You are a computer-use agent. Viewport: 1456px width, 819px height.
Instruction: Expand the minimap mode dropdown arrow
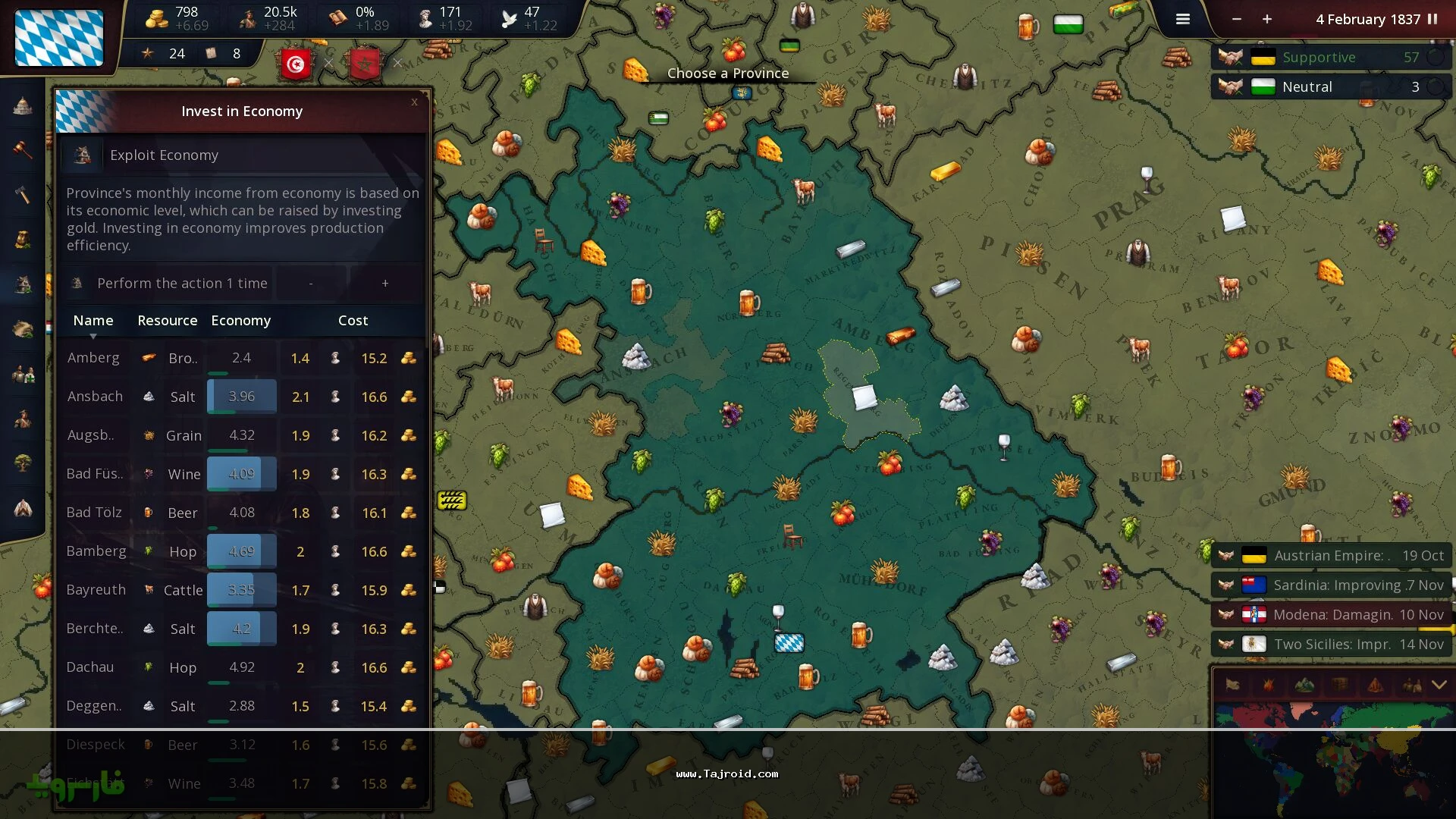coord(1439,685)
